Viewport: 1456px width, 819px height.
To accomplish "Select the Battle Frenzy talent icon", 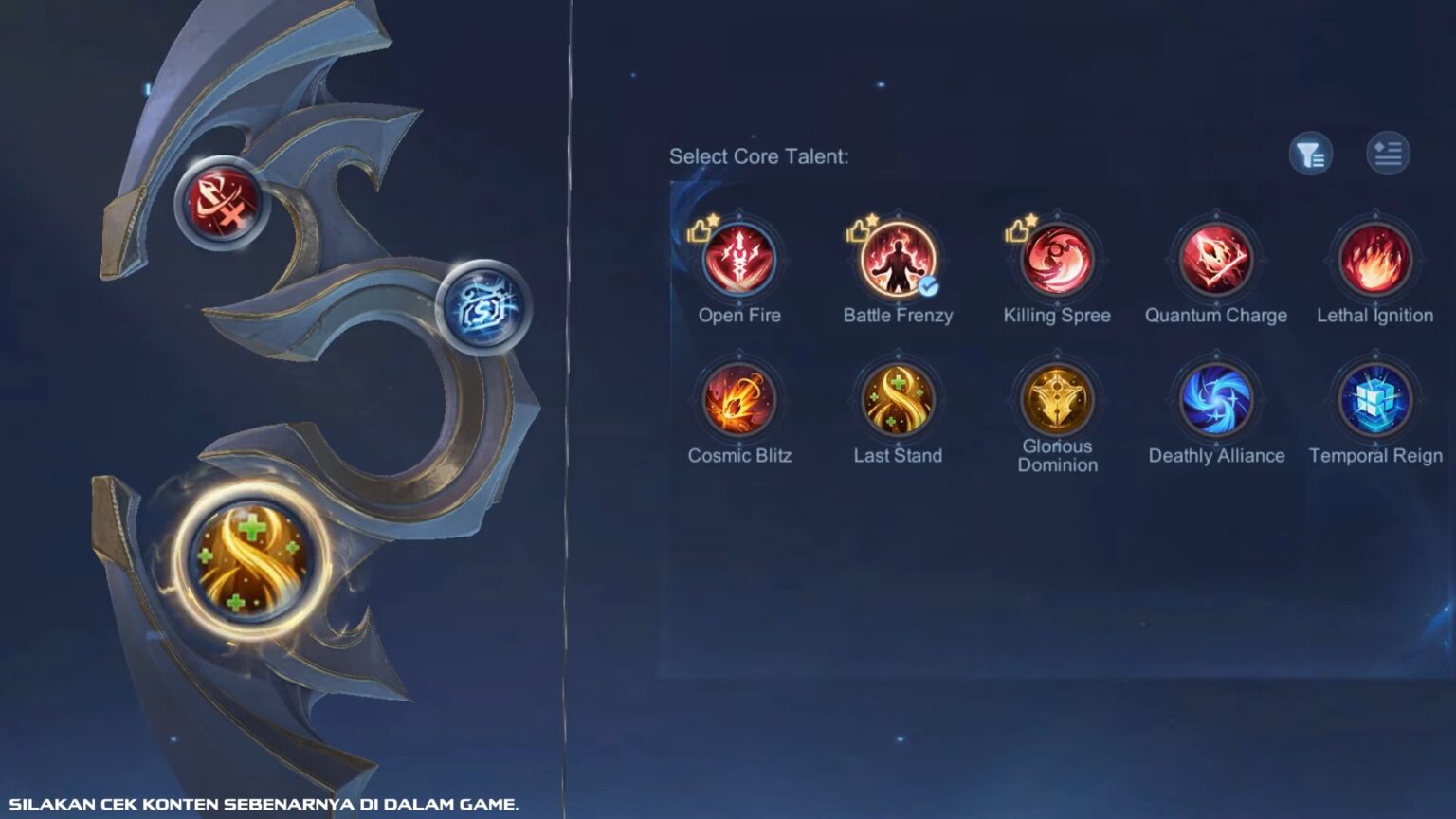I will 898,260.
